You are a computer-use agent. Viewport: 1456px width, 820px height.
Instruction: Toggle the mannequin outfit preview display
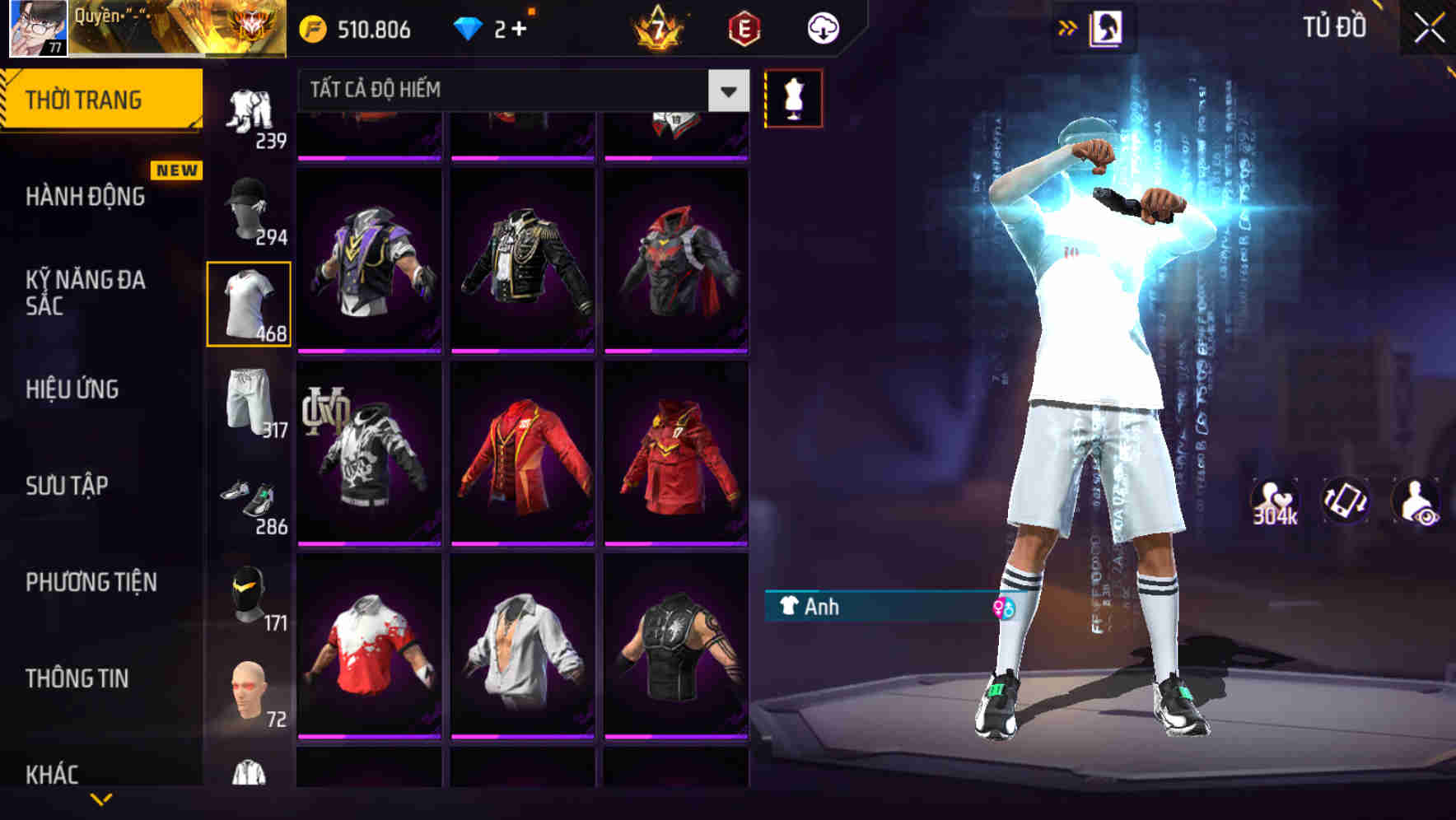click(793, 97)
